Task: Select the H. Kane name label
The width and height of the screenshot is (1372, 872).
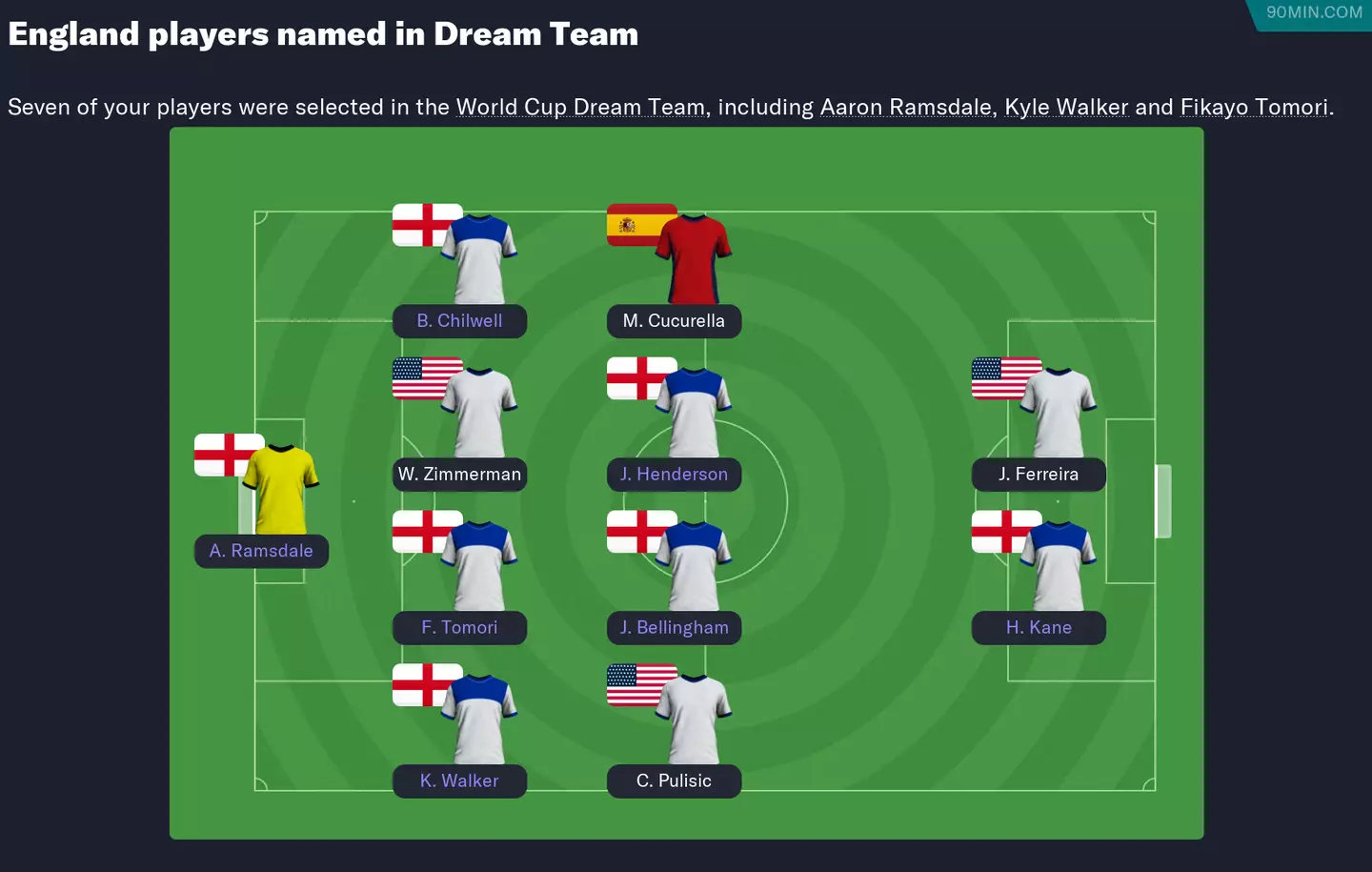Action: point(1039,627)
